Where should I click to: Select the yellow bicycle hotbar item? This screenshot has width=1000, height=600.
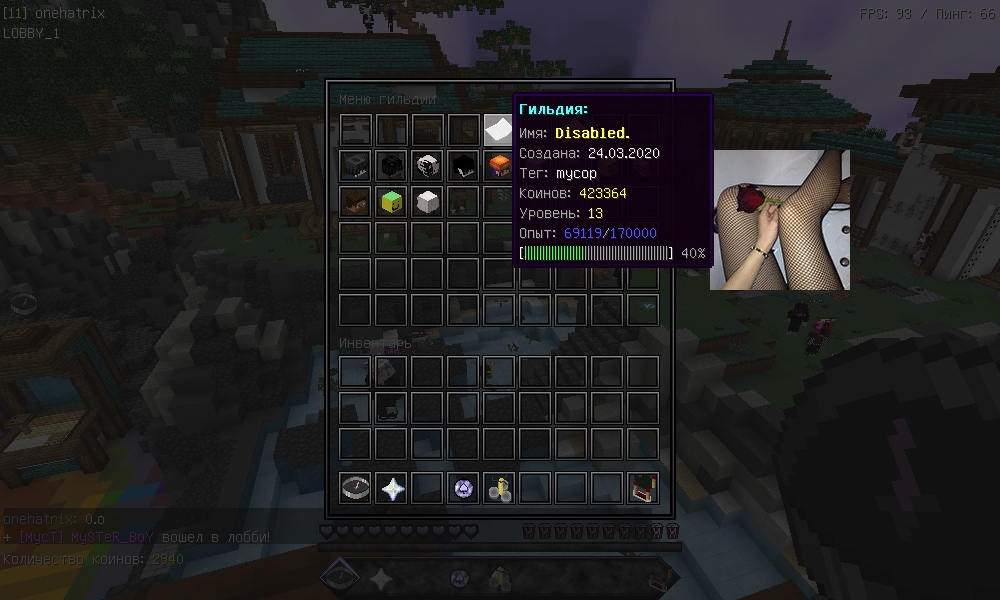pos(499,488)
